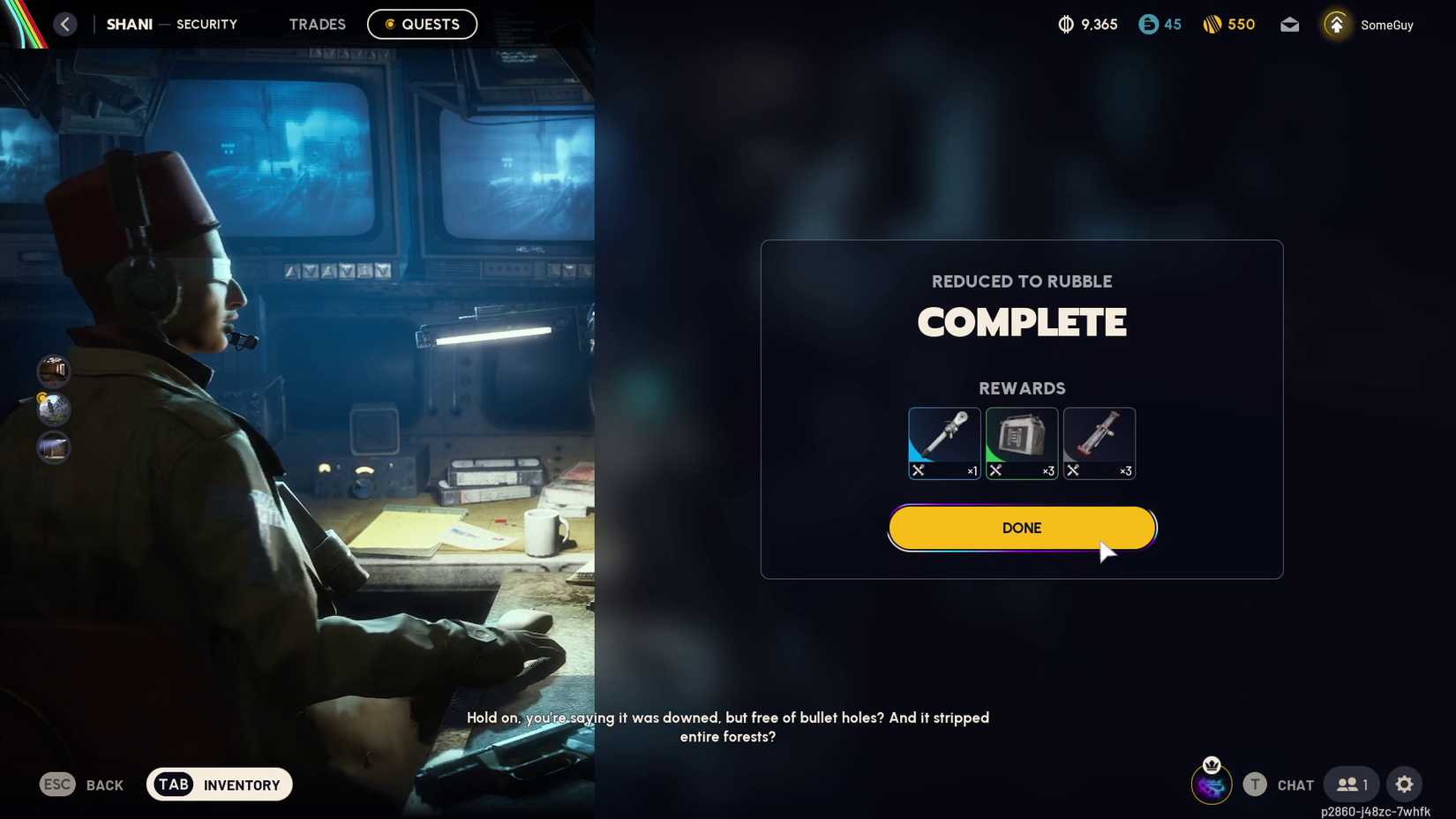Select the SomeGuy rank arrow icon
This screenshot has width=1456, height=819.
[1335, 24]
